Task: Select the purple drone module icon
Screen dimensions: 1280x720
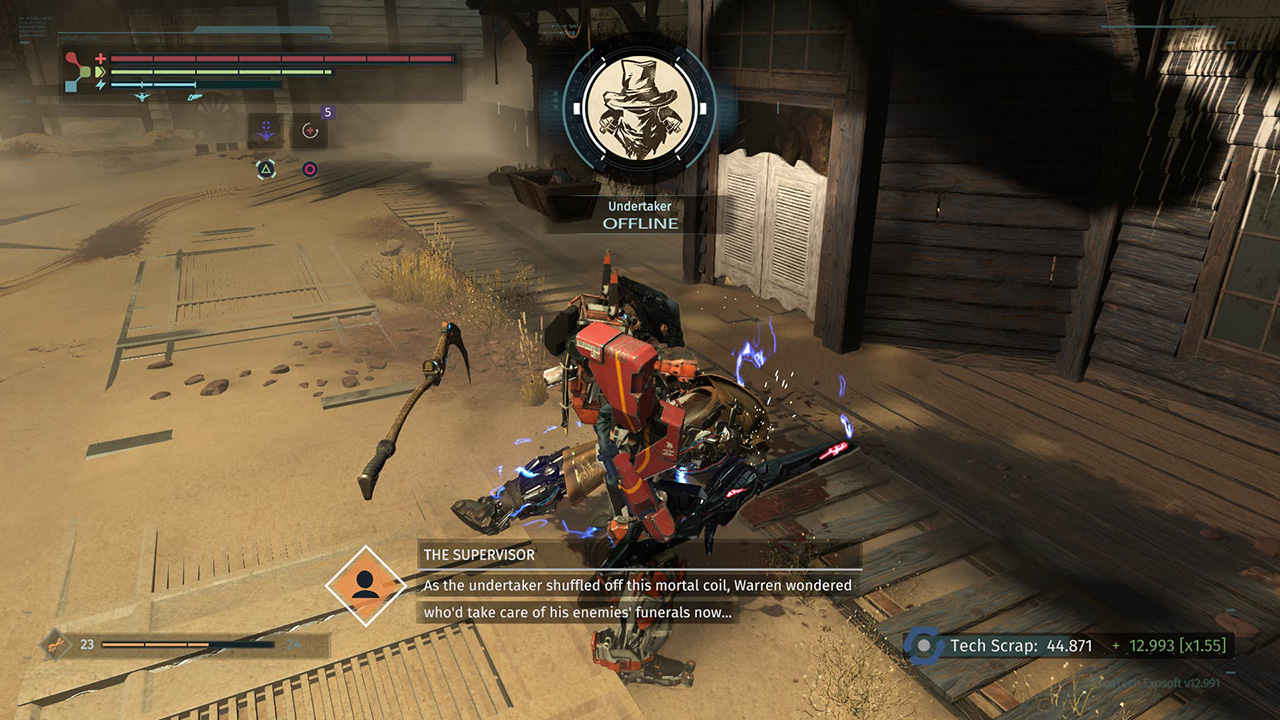Action: (266, 129)
